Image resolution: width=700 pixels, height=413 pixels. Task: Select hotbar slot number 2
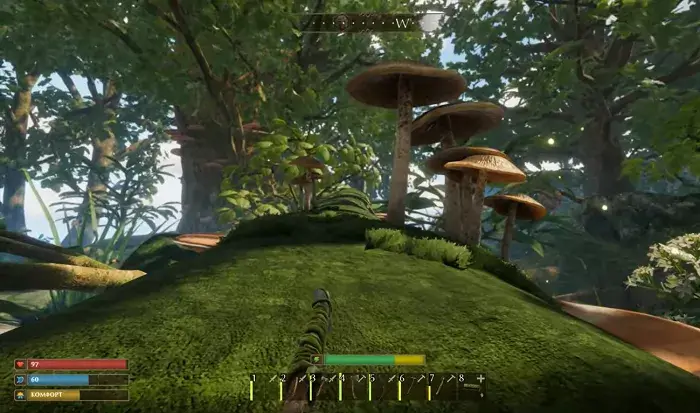pyautogui.click(x=294, y=387)
